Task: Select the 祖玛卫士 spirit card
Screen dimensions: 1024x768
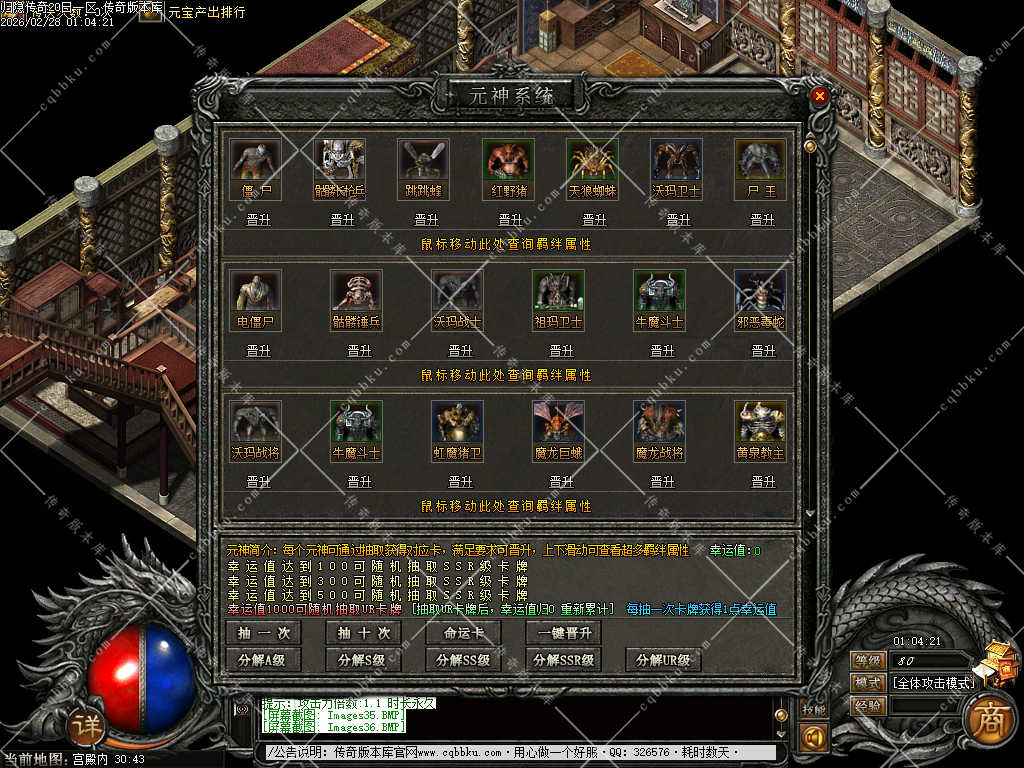Action: pyautogui.click(x=558, y=291)
